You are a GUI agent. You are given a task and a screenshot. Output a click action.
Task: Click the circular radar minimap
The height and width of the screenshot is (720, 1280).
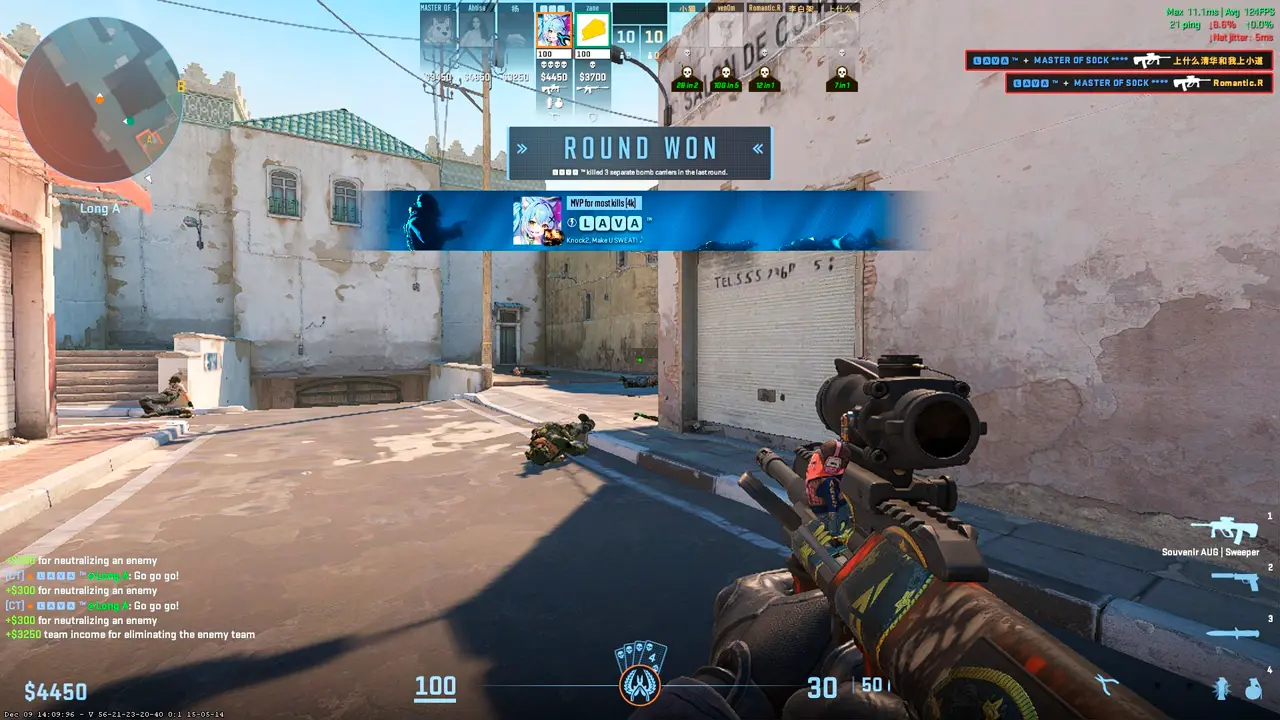[x=100, y=99]
